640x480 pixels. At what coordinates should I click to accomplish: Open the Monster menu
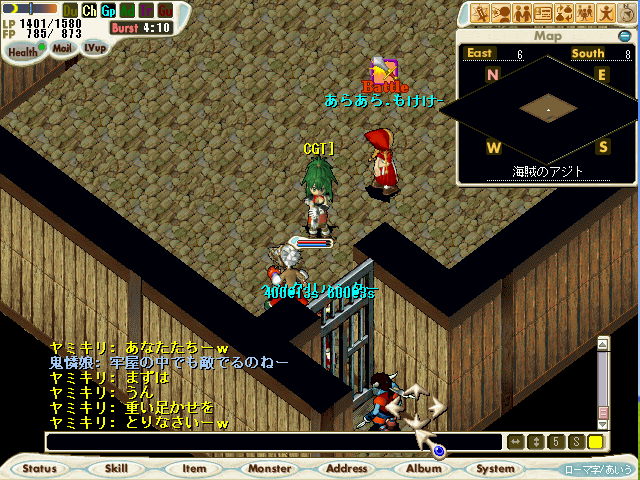click(270, 468)
